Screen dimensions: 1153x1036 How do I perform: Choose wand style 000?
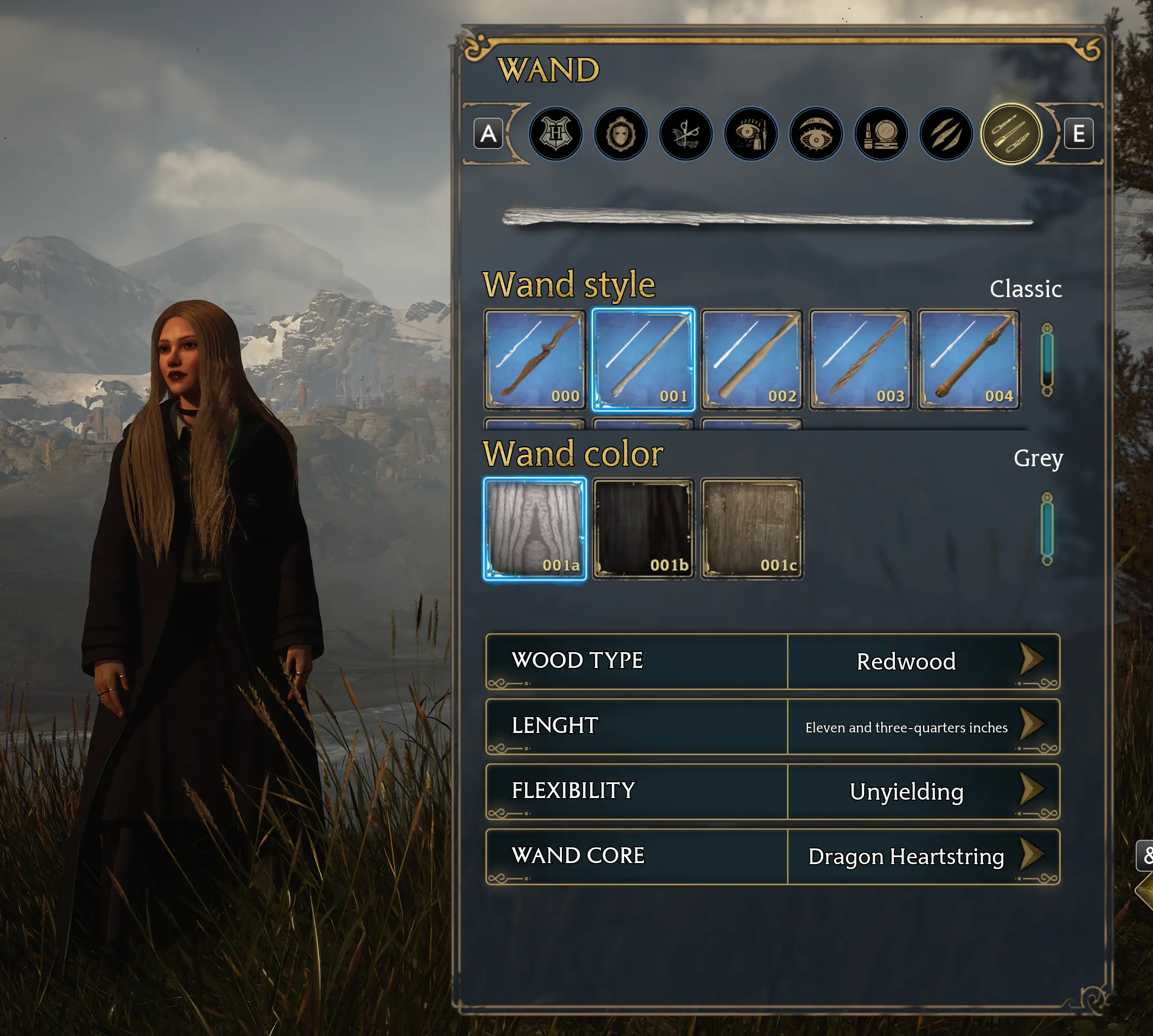coord(535,360)
